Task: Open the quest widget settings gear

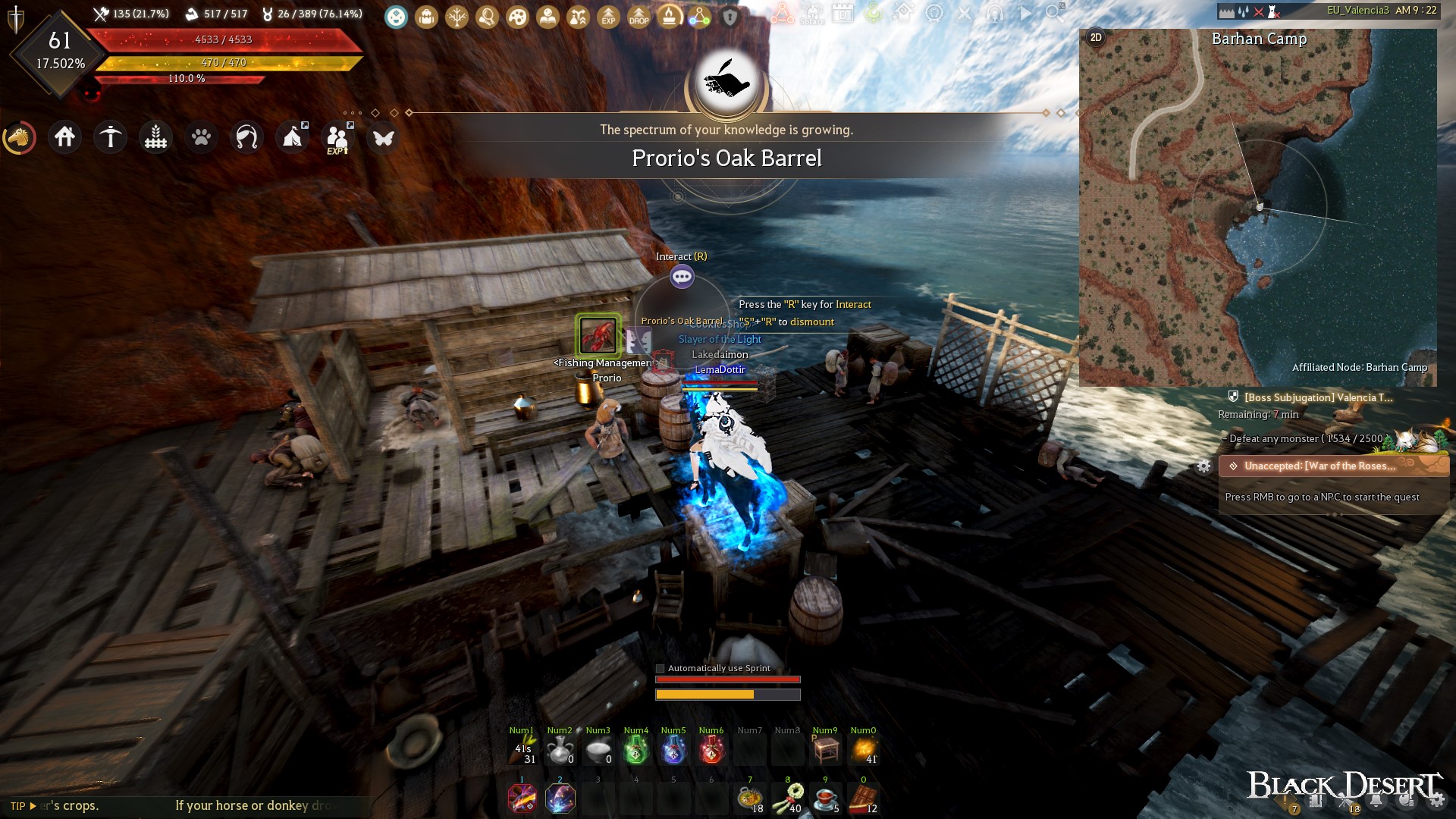Action: pos(1204,467)
